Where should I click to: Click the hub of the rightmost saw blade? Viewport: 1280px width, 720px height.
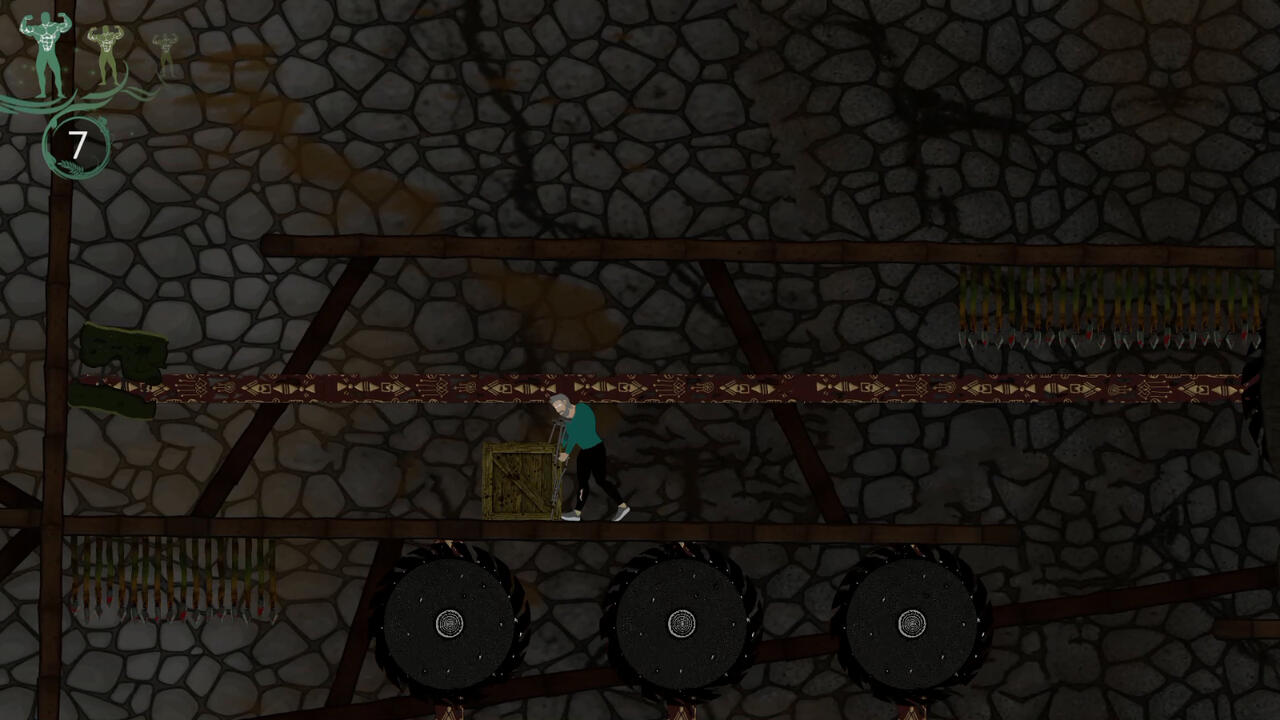click(x=912, y=623)
